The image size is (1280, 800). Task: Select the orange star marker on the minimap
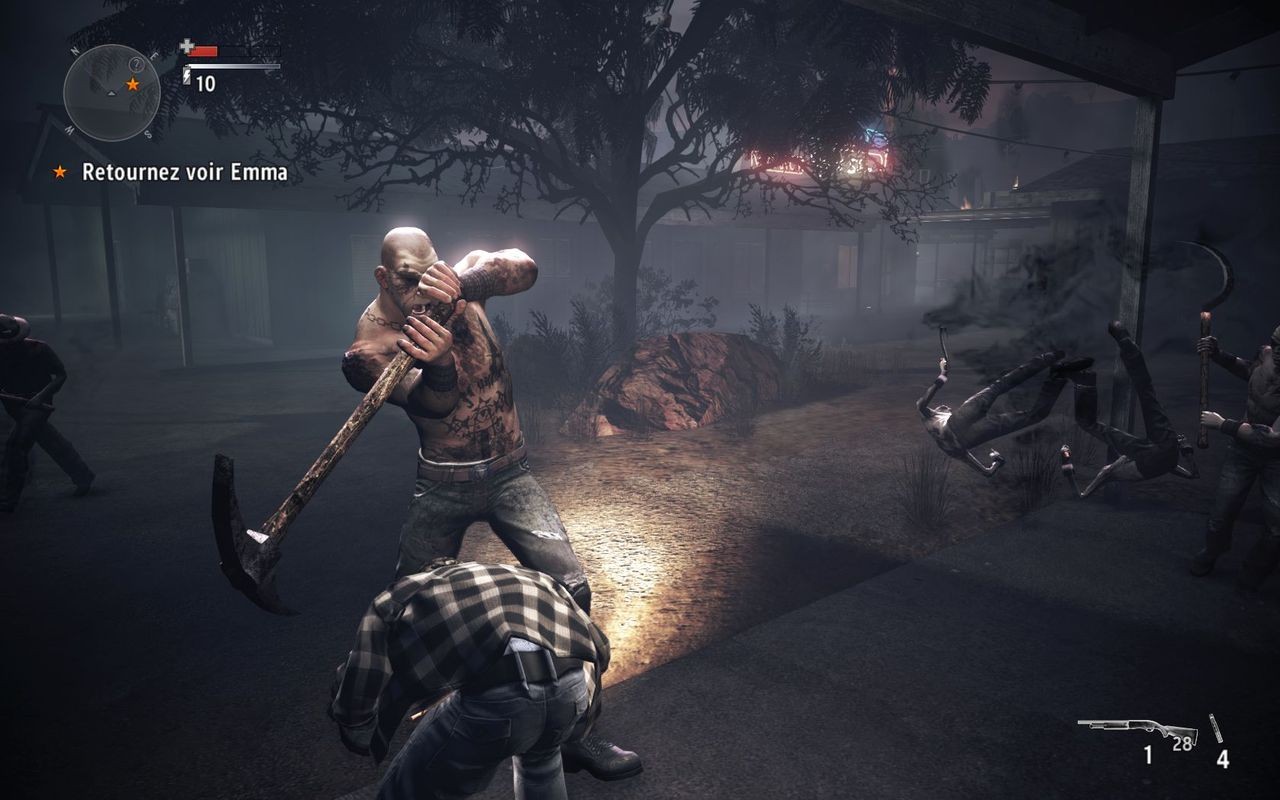click(132, 85)
